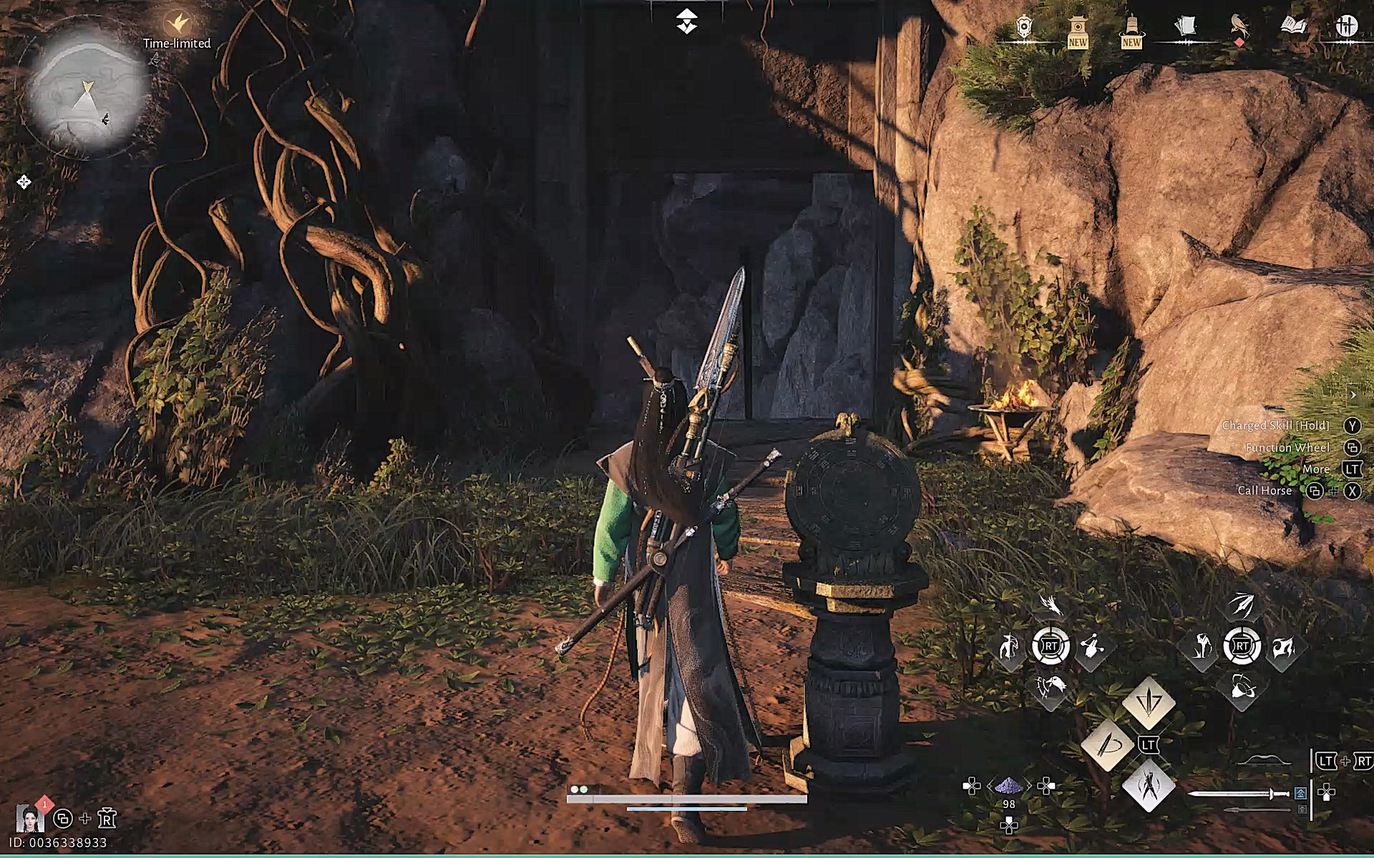The width and height of the screenshot is (1374, 858).
Task: Open the Time-limited event icon
Action: coord(177,23)
